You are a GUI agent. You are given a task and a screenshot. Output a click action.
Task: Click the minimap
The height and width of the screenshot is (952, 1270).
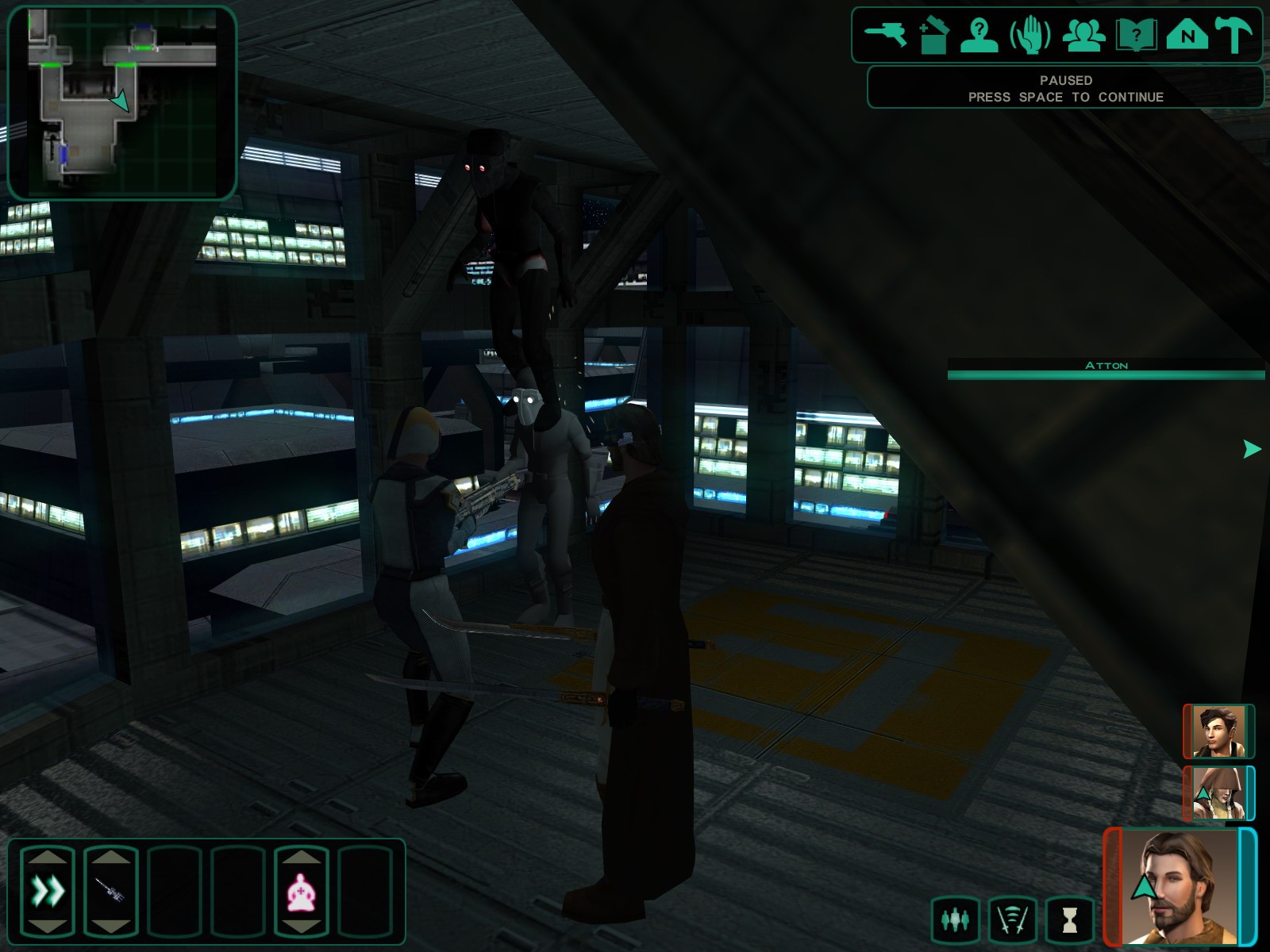coord(122,102)
